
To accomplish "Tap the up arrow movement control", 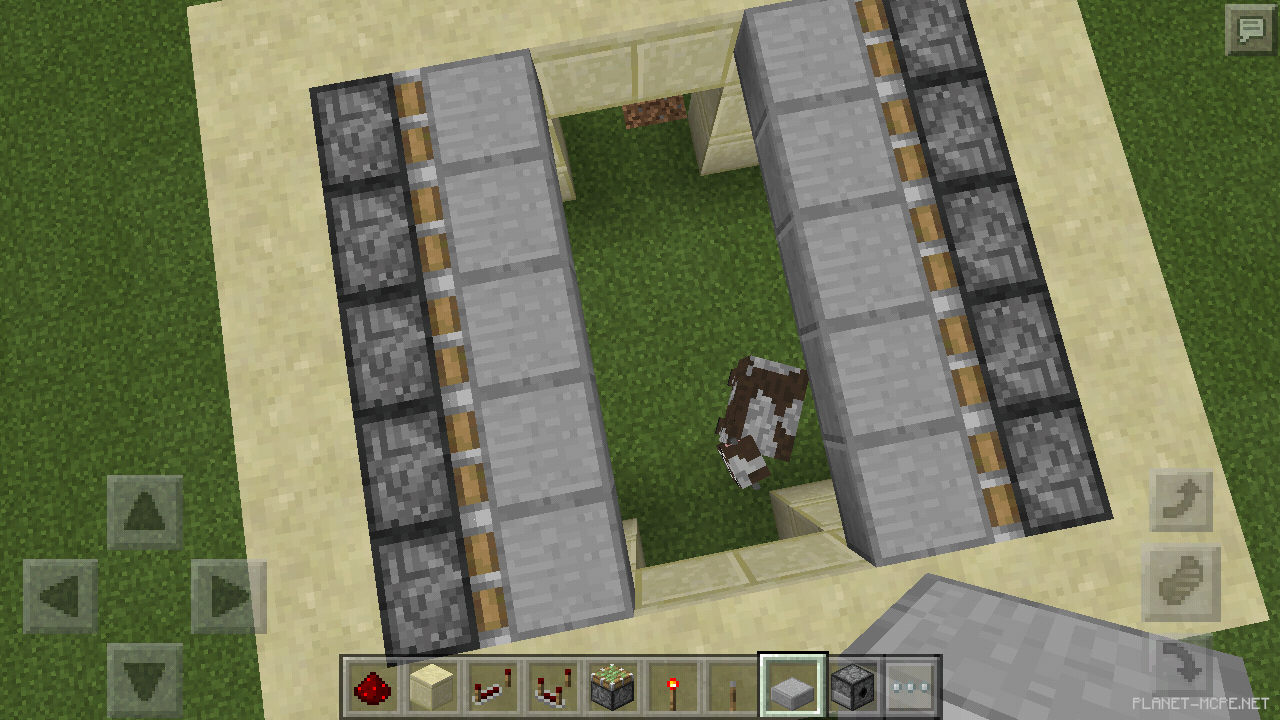I will pos(143,512).
